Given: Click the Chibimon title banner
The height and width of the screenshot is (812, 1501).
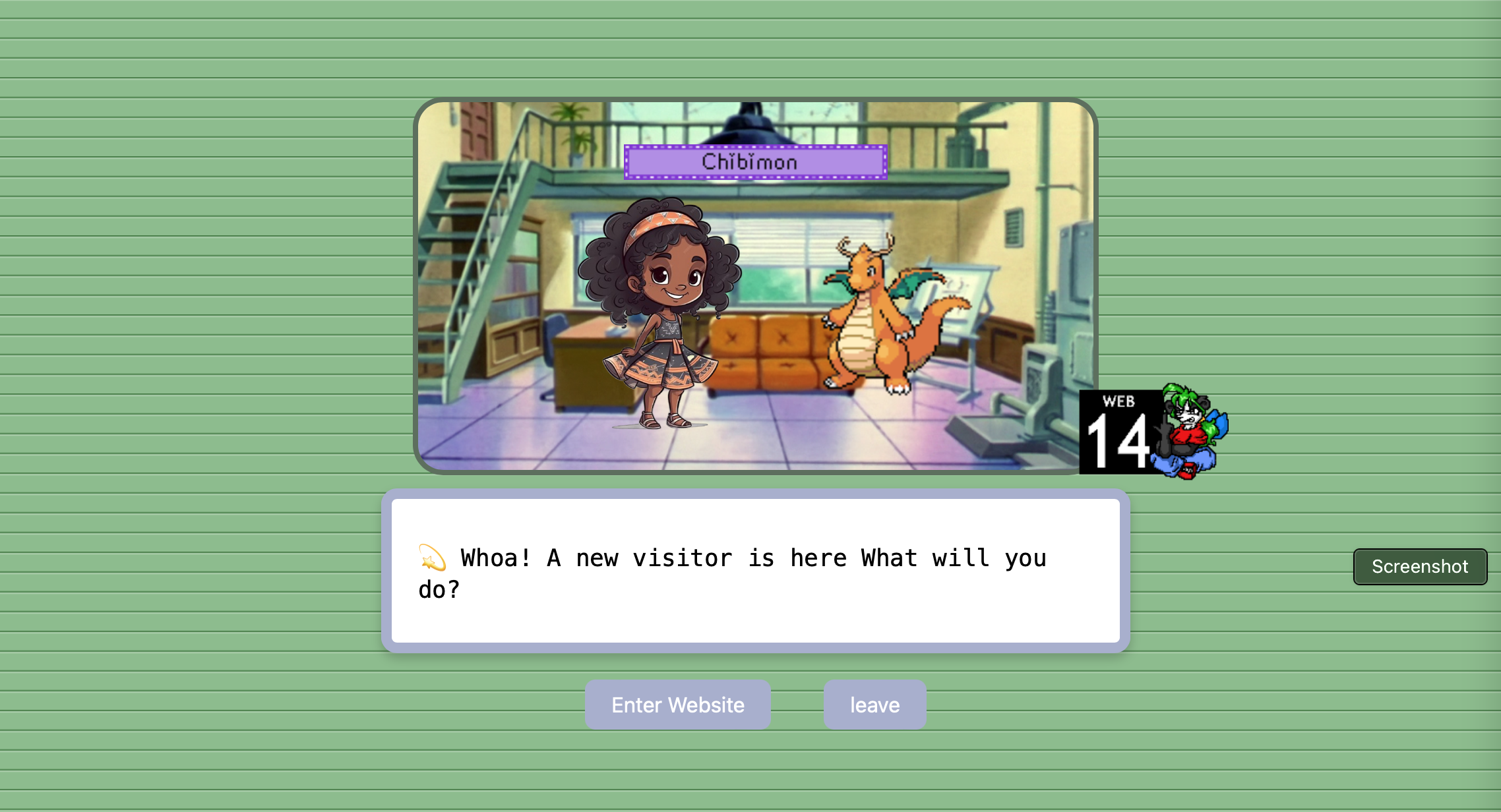Looking at the screenshot, I should [x=755, y=162].
